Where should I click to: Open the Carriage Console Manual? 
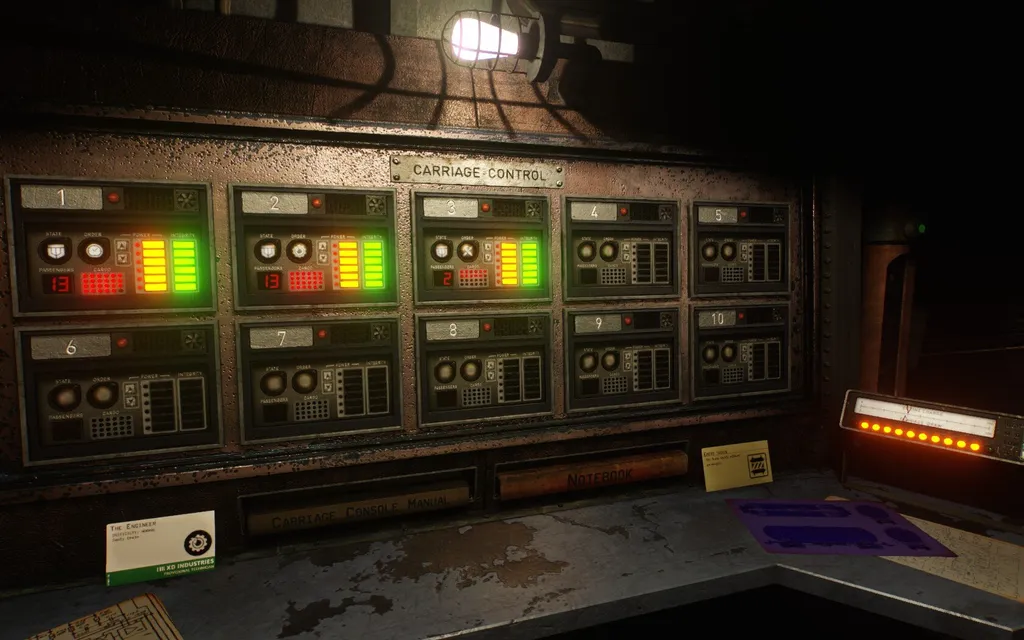pyautogui.click(x=357, y=509)
